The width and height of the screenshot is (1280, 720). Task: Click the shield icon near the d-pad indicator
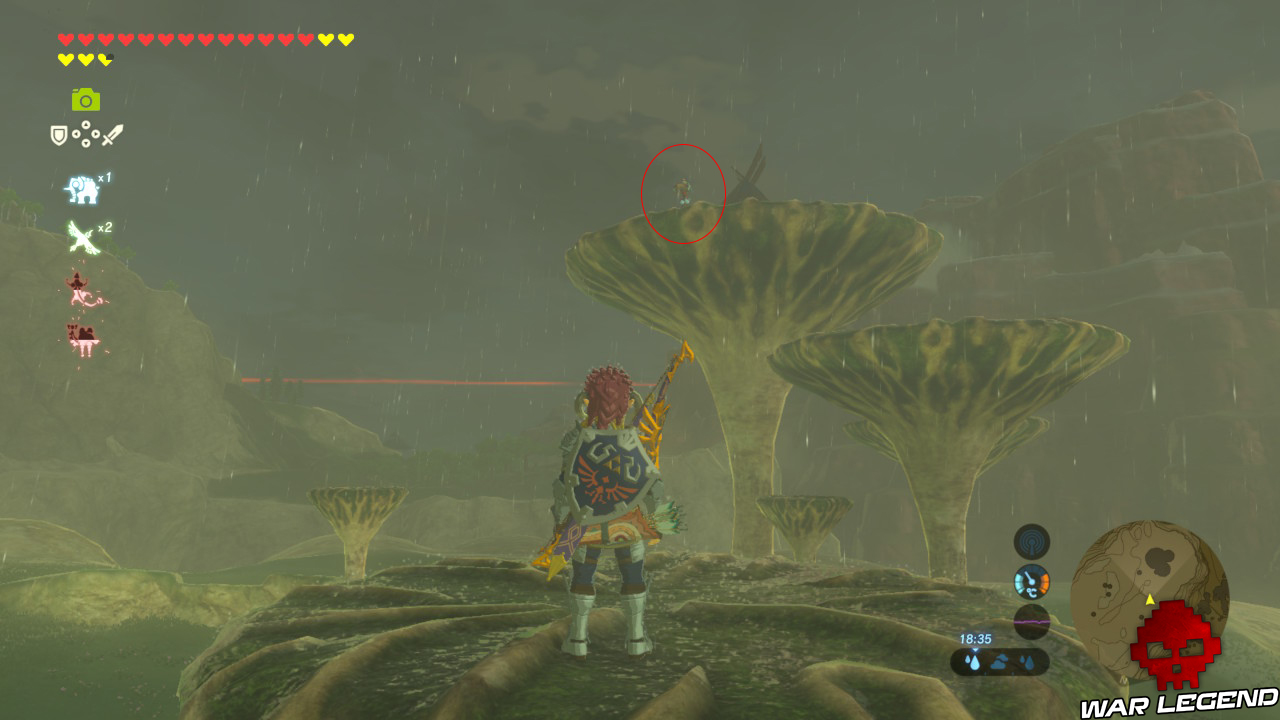(x=59, y=133)
